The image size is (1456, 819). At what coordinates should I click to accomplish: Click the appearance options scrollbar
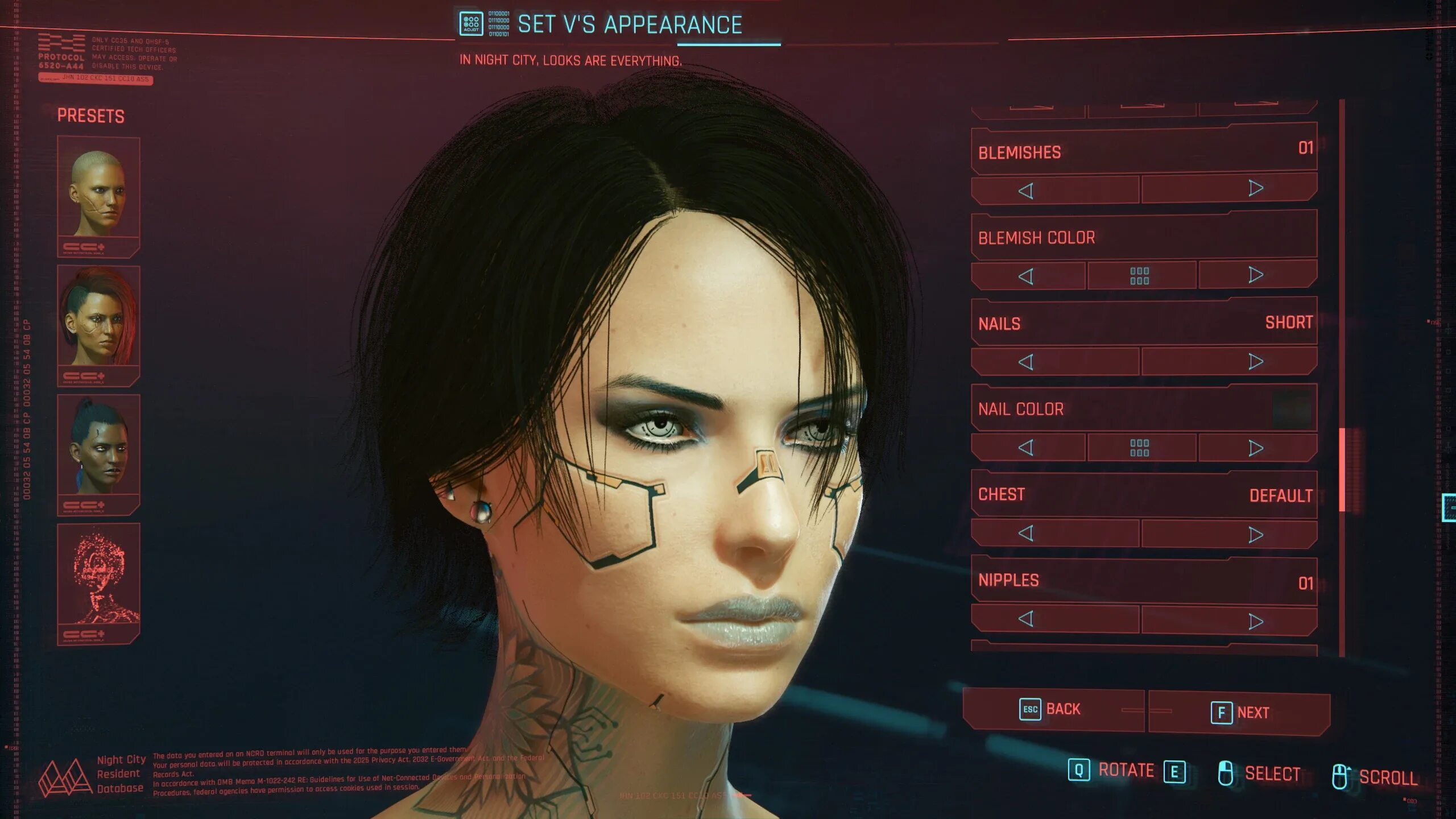1342,470
